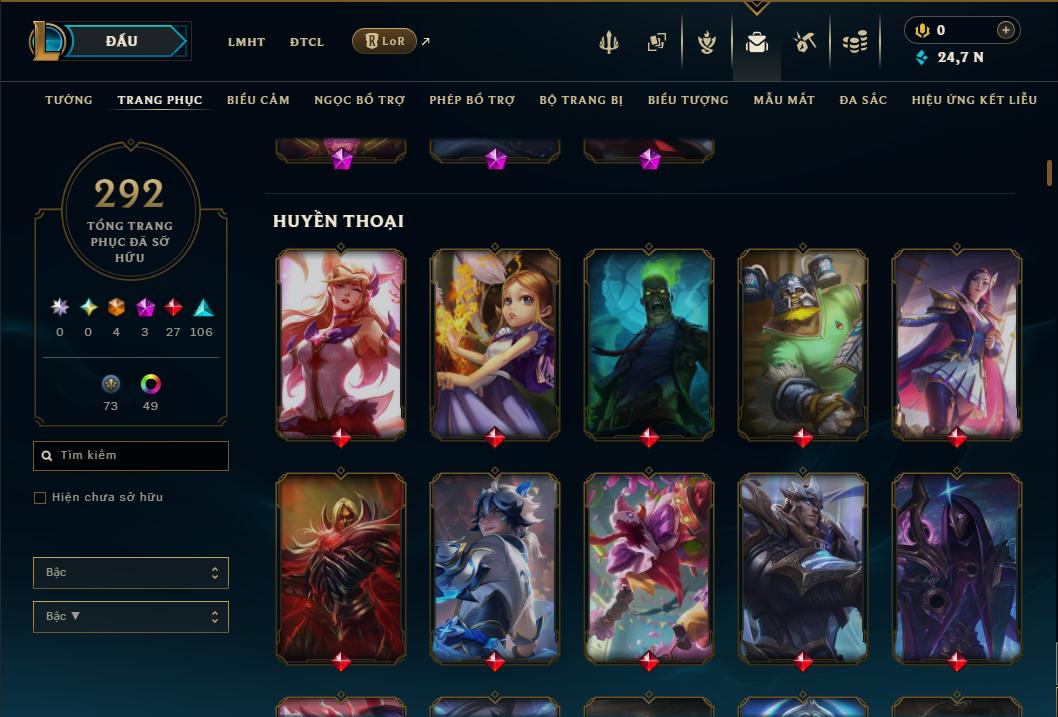Click the plus button to buy RP
Screen dimensions: 1058x717
(x=1006, y=30)
